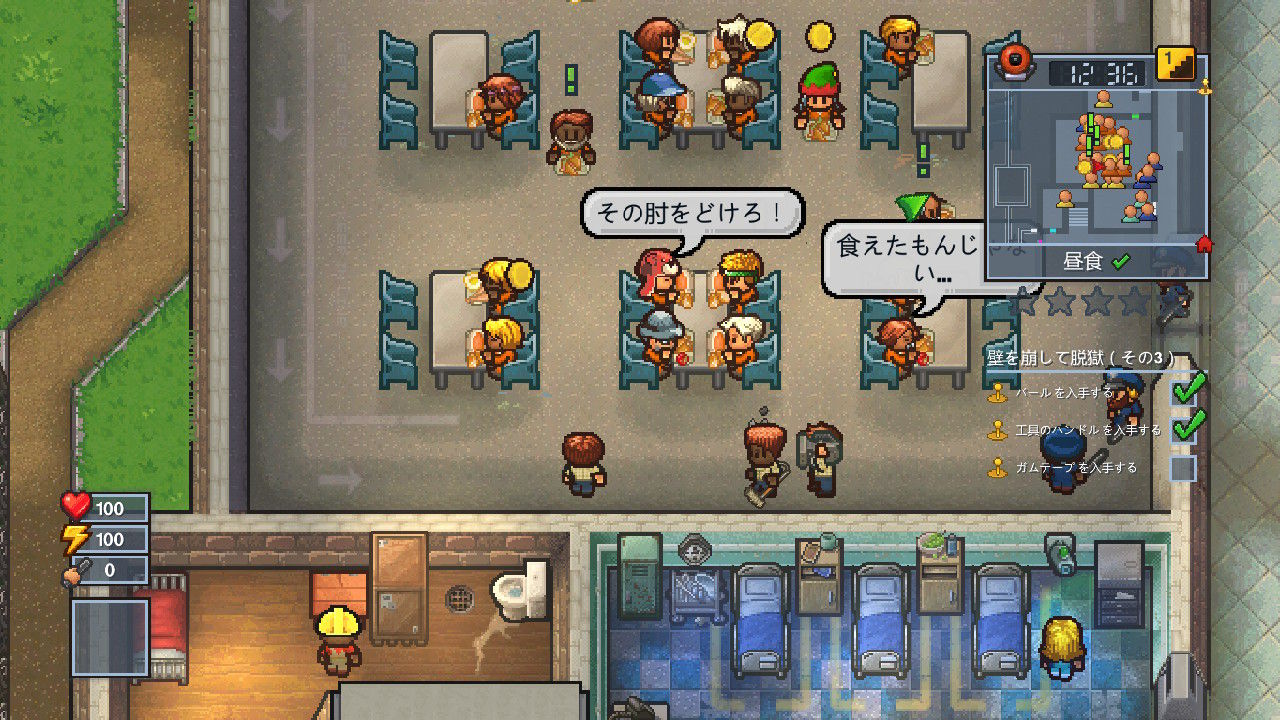The width and height of the screenshot is (1280, 720).
Task: Click the heart health icon
Action: click(74, 508)
